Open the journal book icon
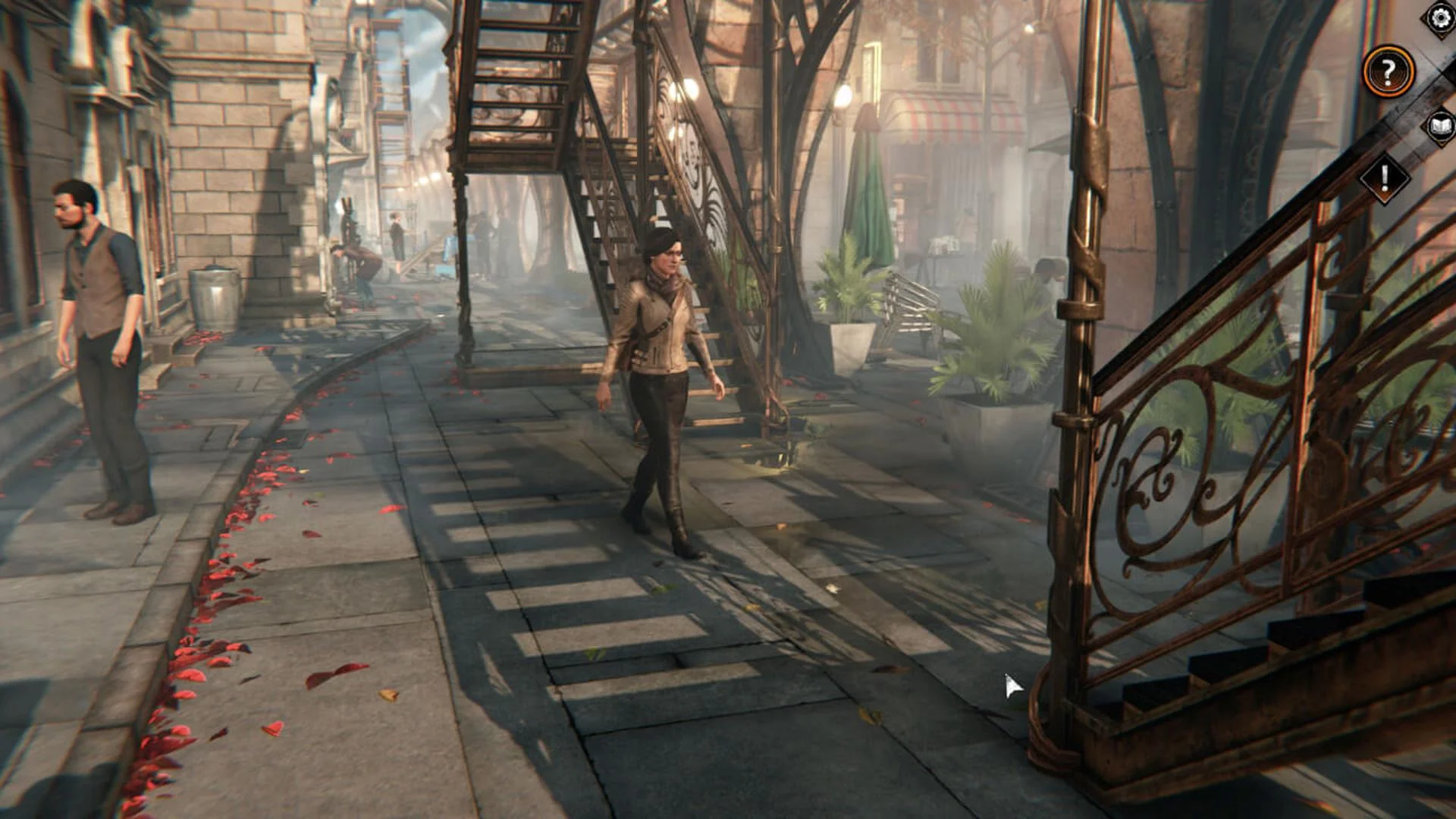Image resolution: width=1456 pixels, height=819 pixels. click(1441, 126)
